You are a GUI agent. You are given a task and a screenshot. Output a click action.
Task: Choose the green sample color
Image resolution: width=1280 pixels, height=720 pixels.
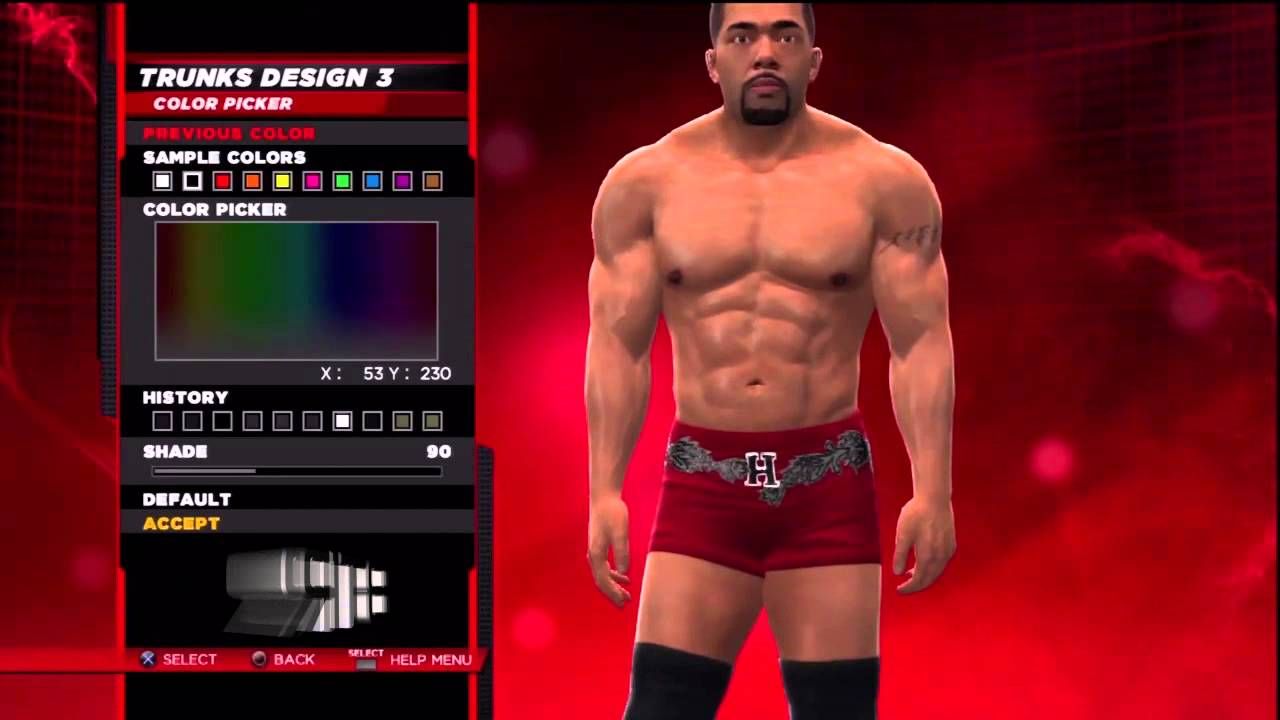pos(342,181)
